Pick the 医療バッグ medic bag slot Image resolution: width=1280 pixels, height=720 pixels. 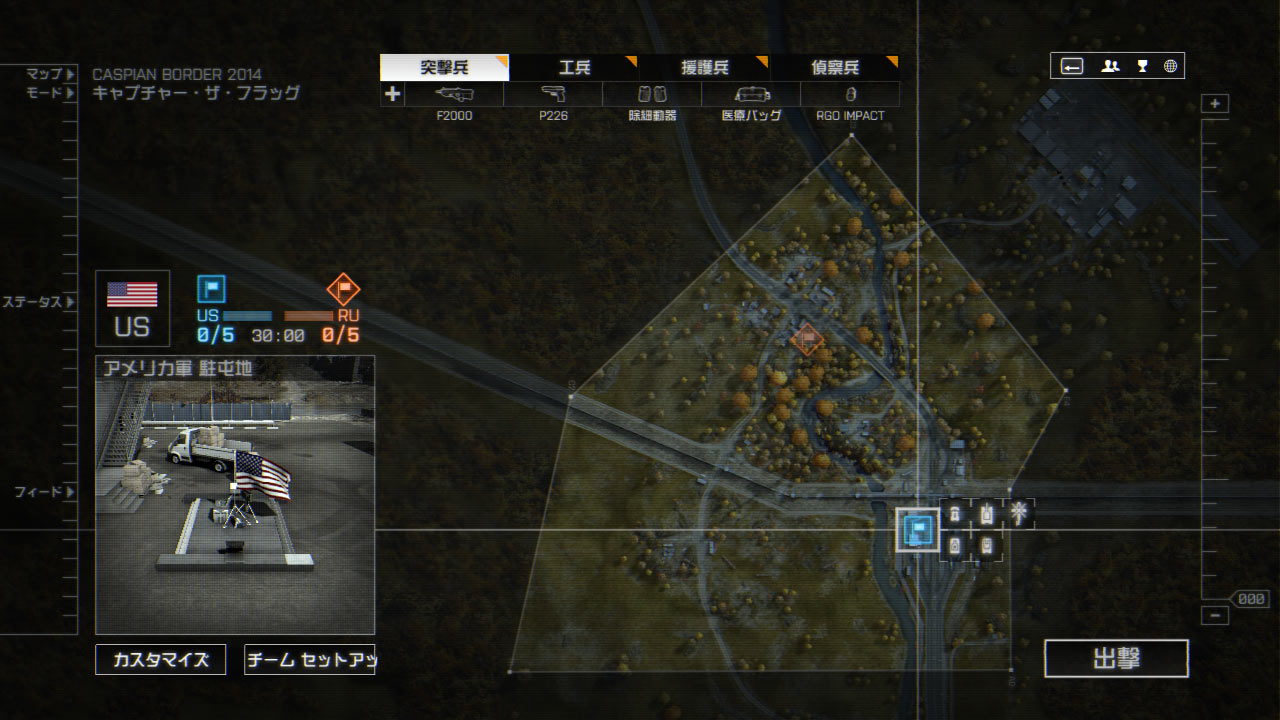751,95
